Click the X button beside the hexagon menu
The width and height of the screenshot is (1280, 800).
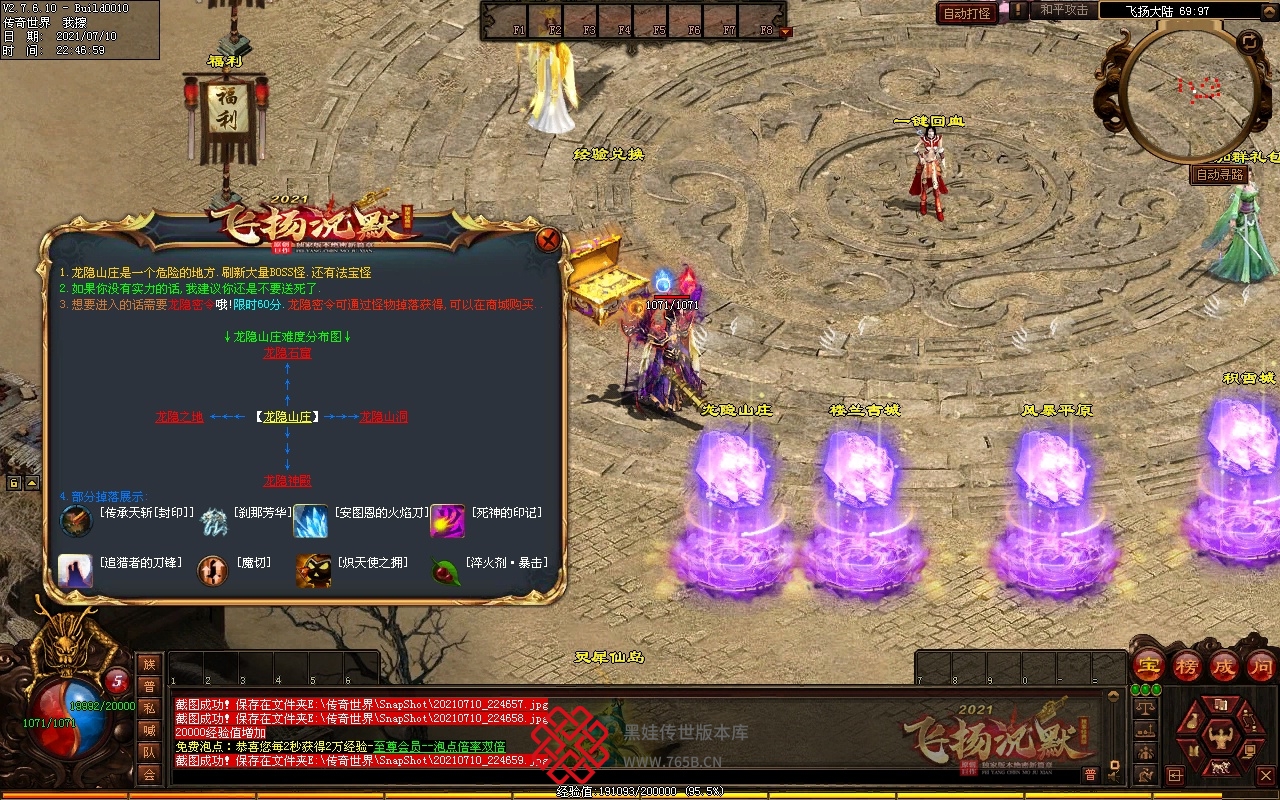[1265, 775]
